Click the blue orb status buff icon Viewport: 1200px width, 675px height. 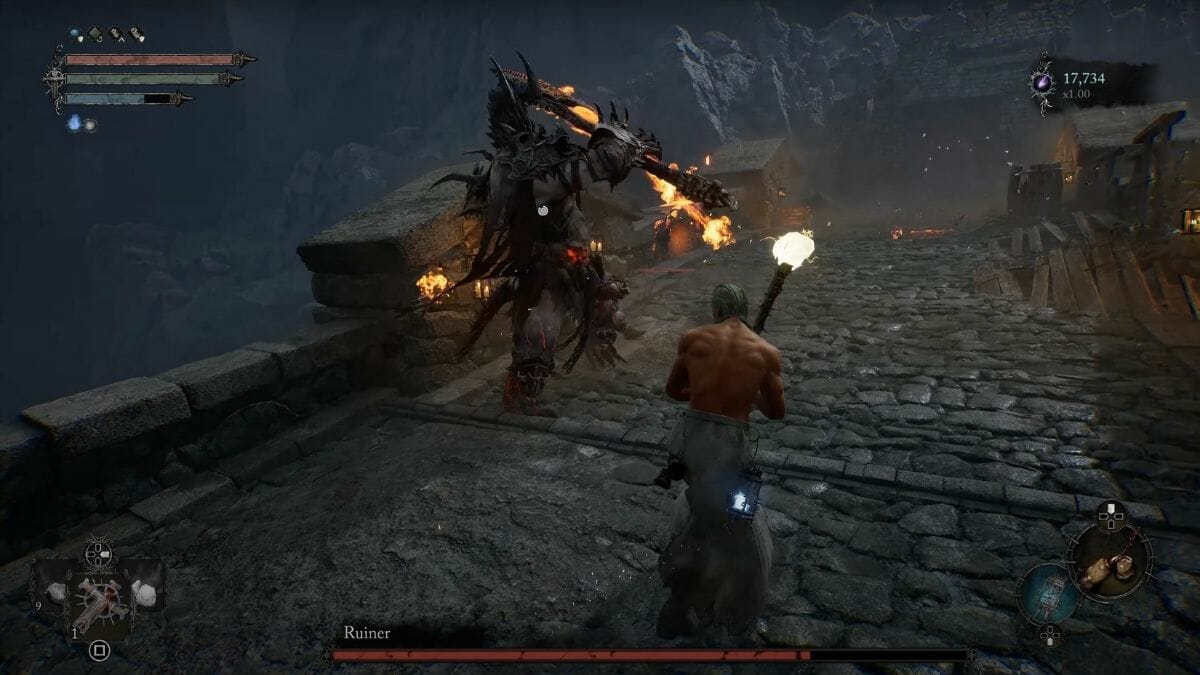tap(76, 35)
